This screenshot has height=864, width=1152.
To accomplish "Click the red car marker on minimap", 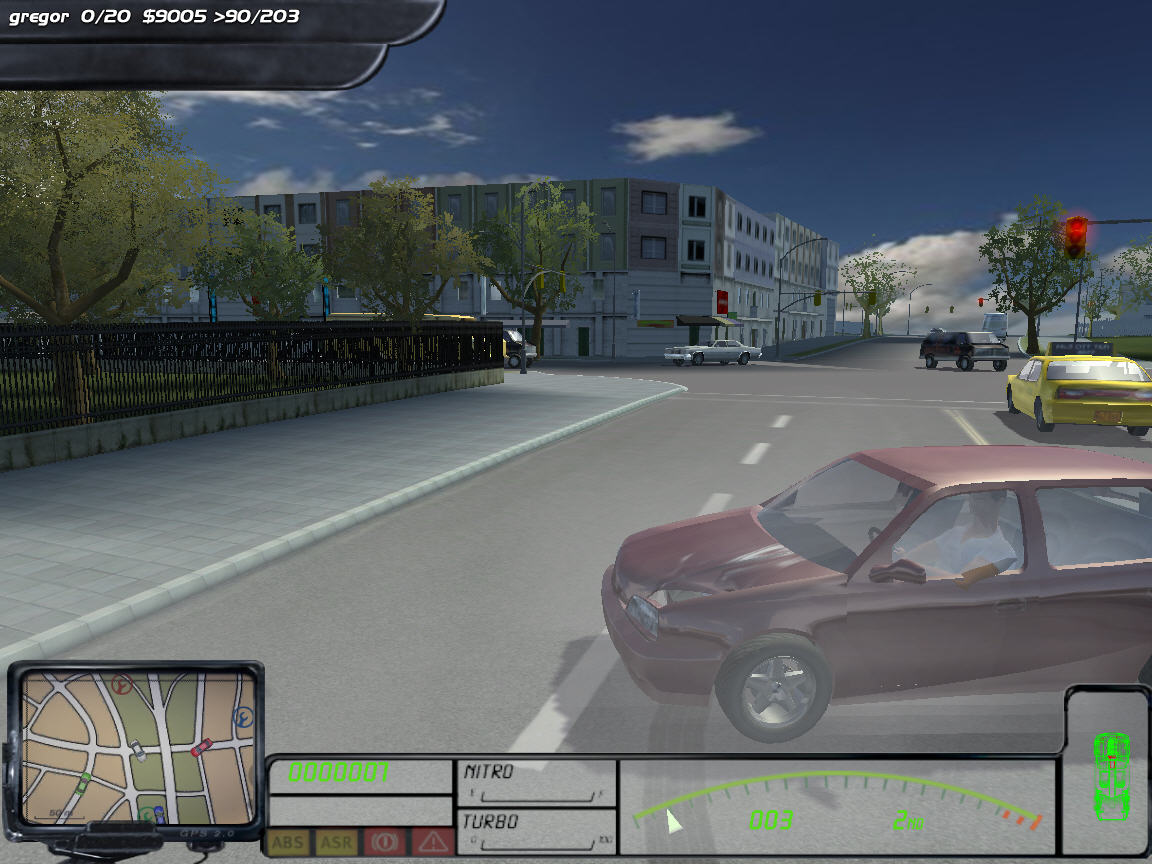I will (x=201, y=747).
